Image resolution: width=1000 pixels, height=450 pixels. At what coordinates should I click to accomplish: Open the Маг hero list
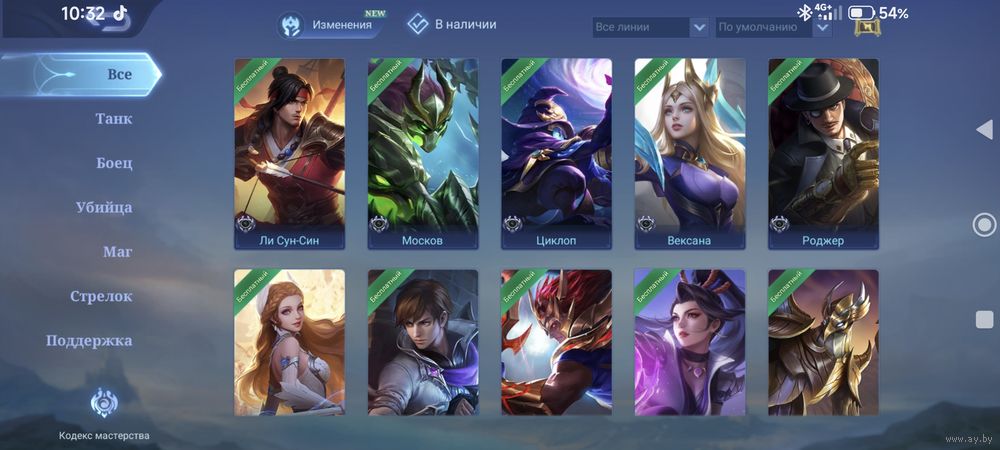(118, 252)
